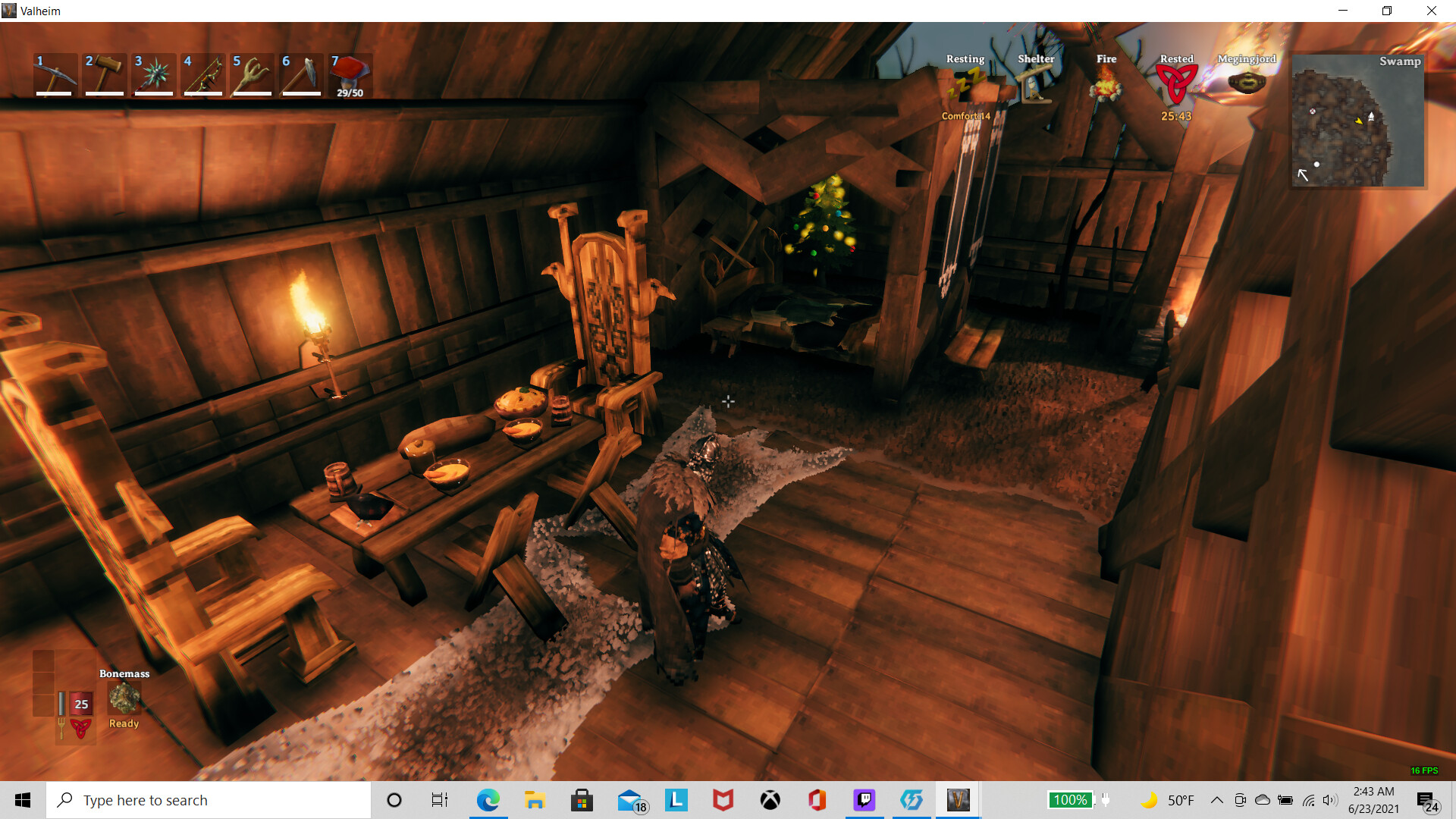Click the Fire status effect icon
The image size is (1456, 819).
pyautogui.click(x=1106, y=86)
